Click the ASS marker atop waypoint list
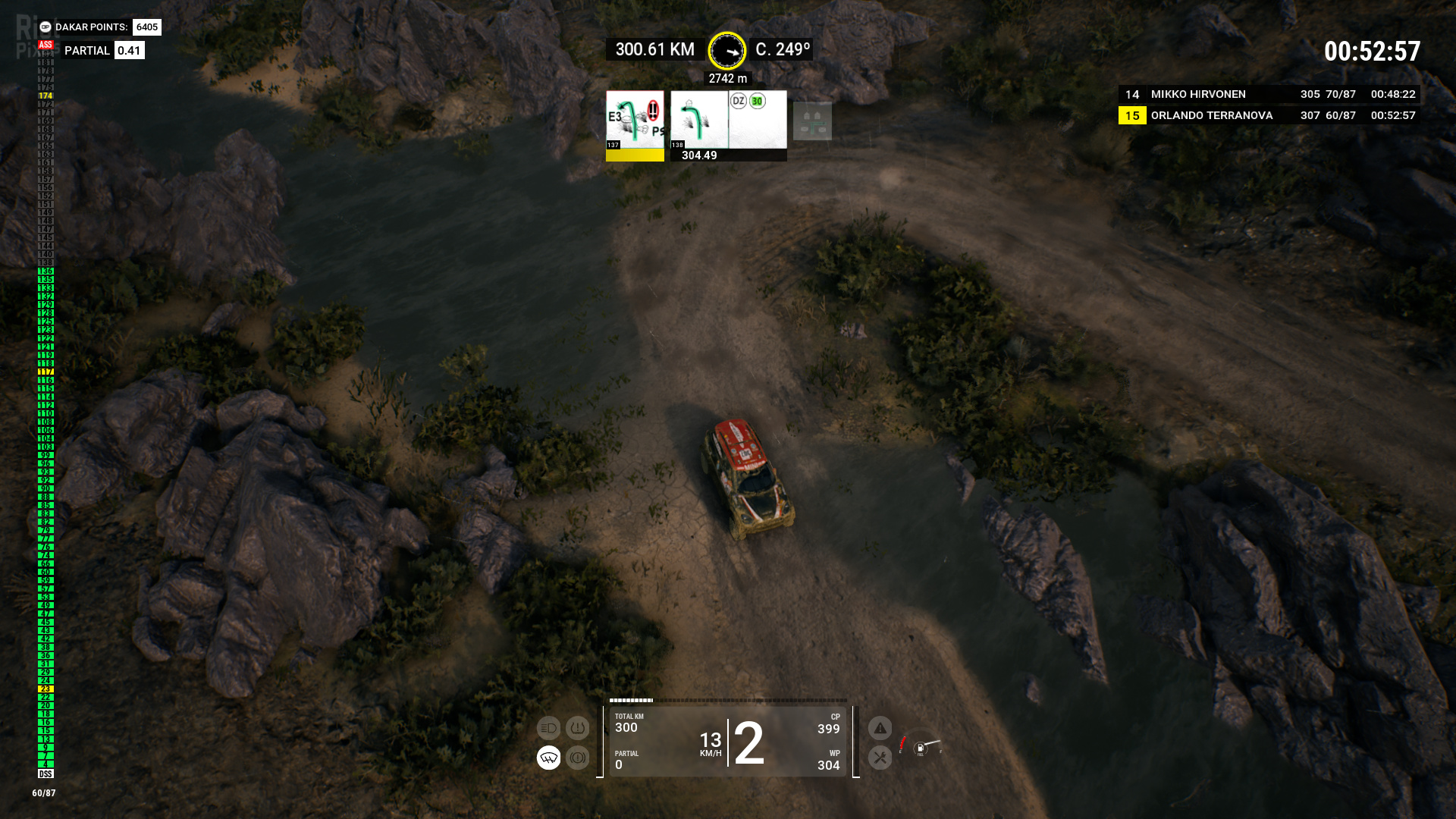The height and width of the screenshot is (819, 1456). coord(45,45)
